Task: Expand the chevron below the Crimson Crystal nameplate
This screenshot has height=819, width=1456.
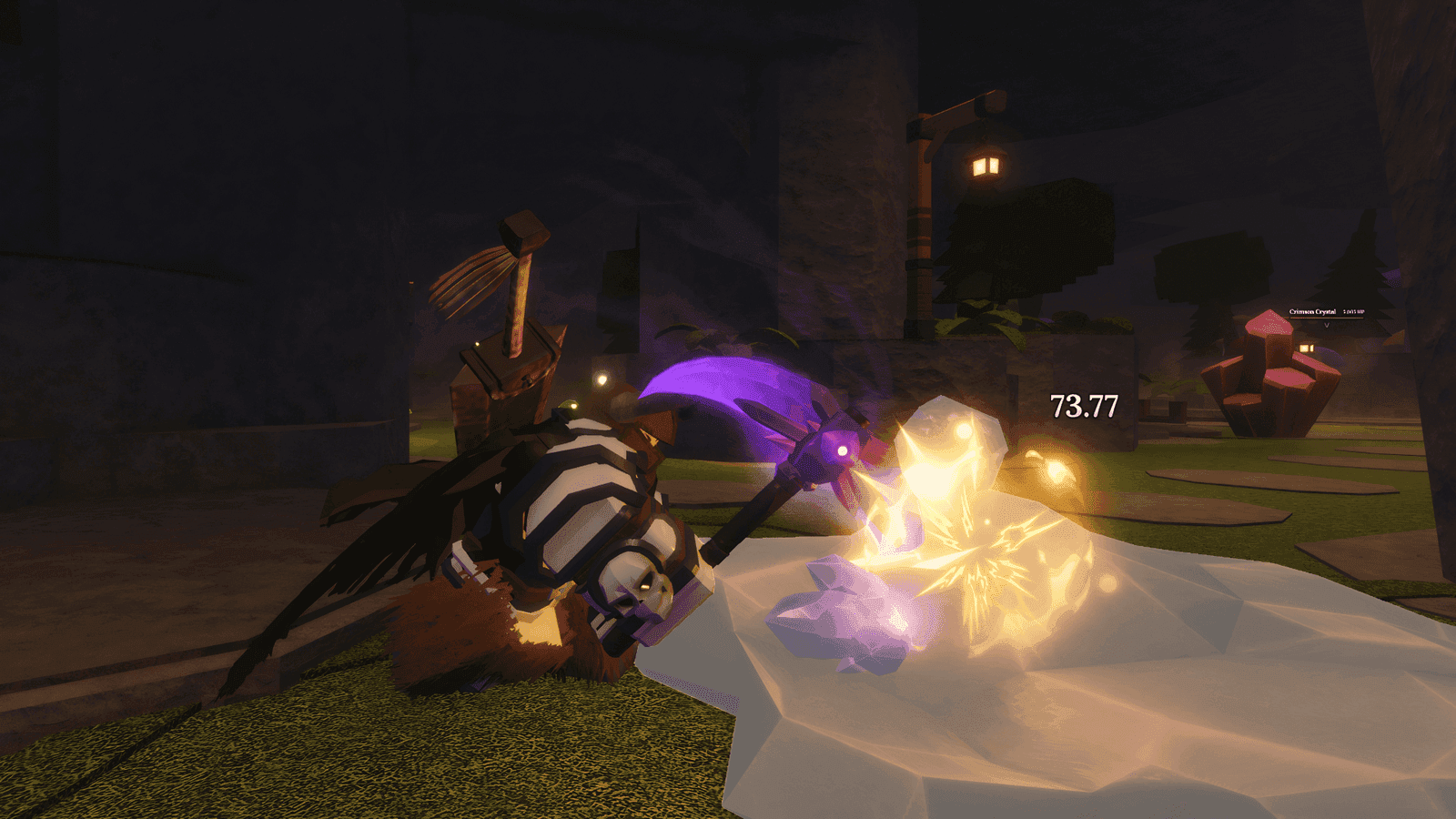Action: tap(1327, 325)
